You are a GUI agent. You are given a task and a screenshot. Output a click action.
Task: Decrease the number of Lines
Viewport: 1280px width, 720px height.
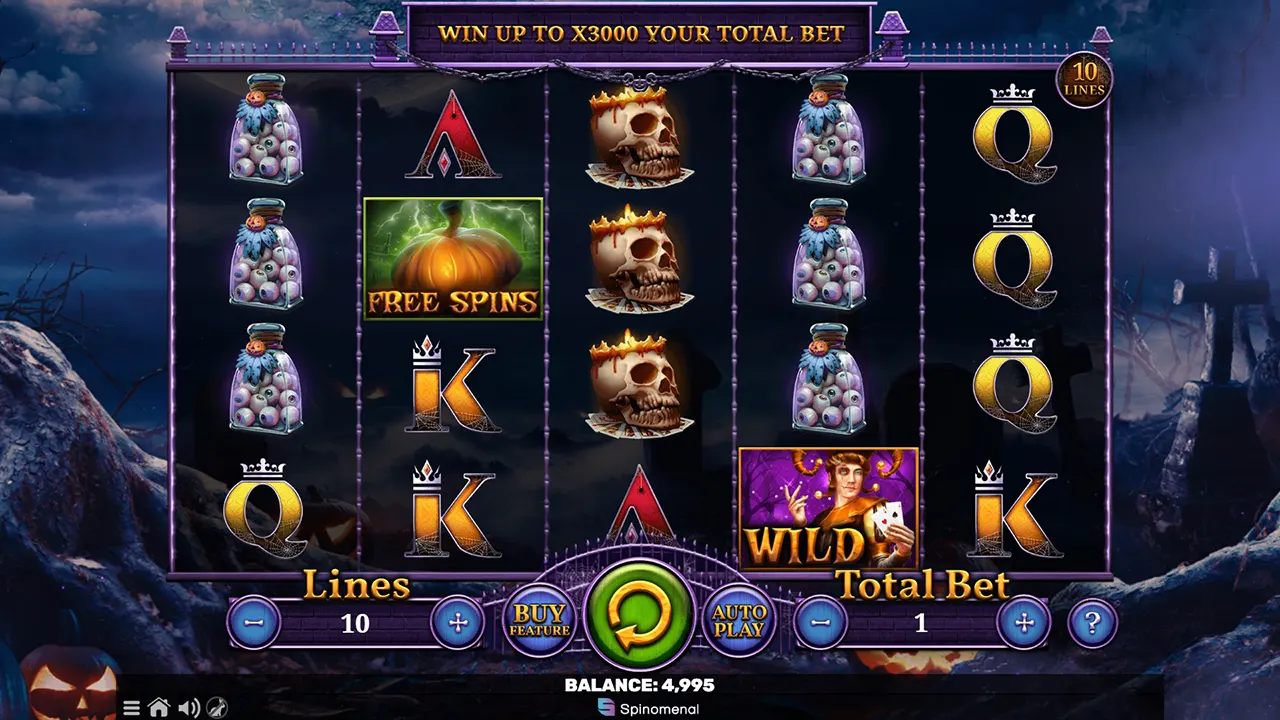pos(254,623)
